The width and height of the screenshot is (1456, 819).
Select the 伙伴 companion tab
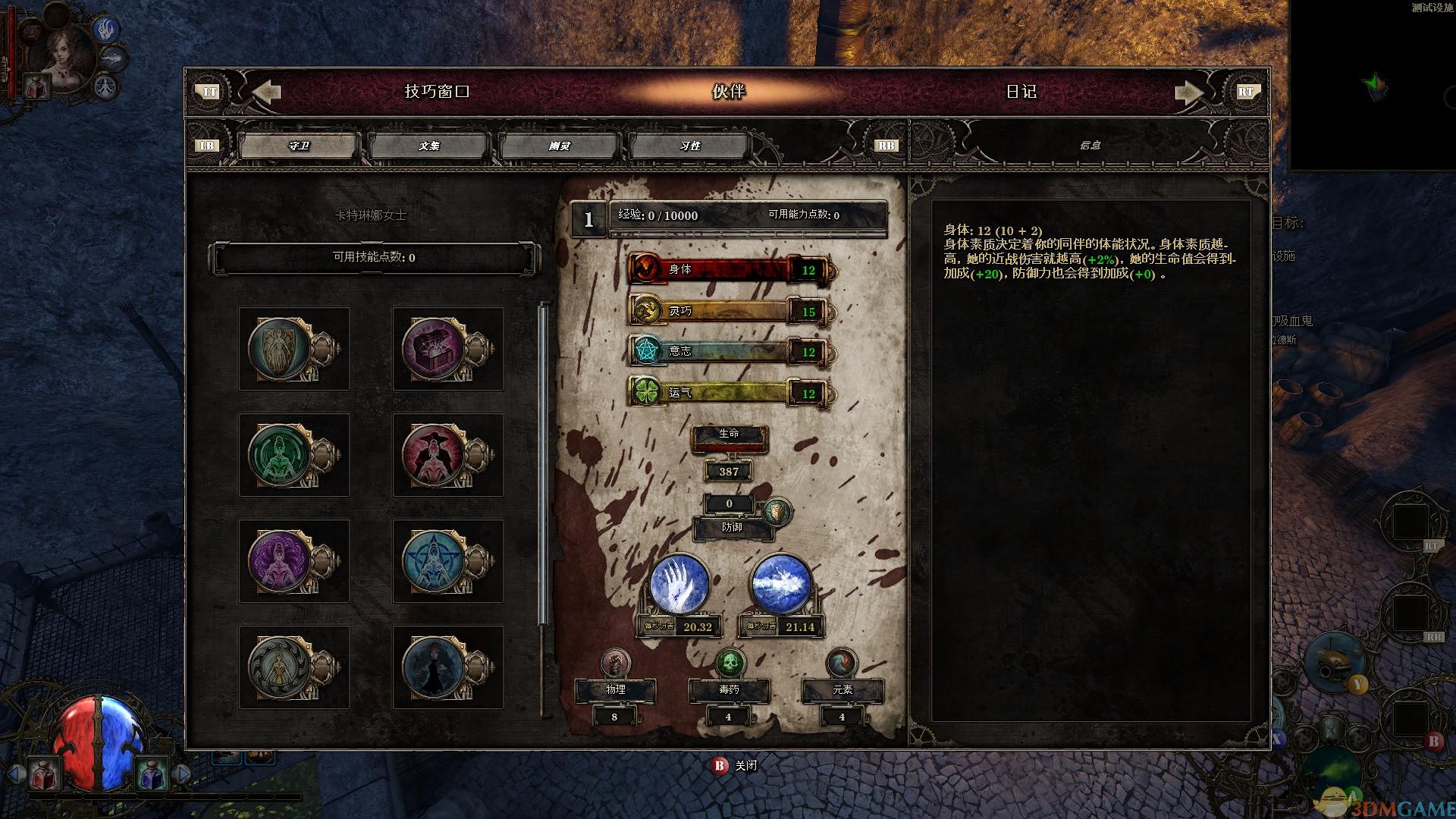tap(728, 92)
